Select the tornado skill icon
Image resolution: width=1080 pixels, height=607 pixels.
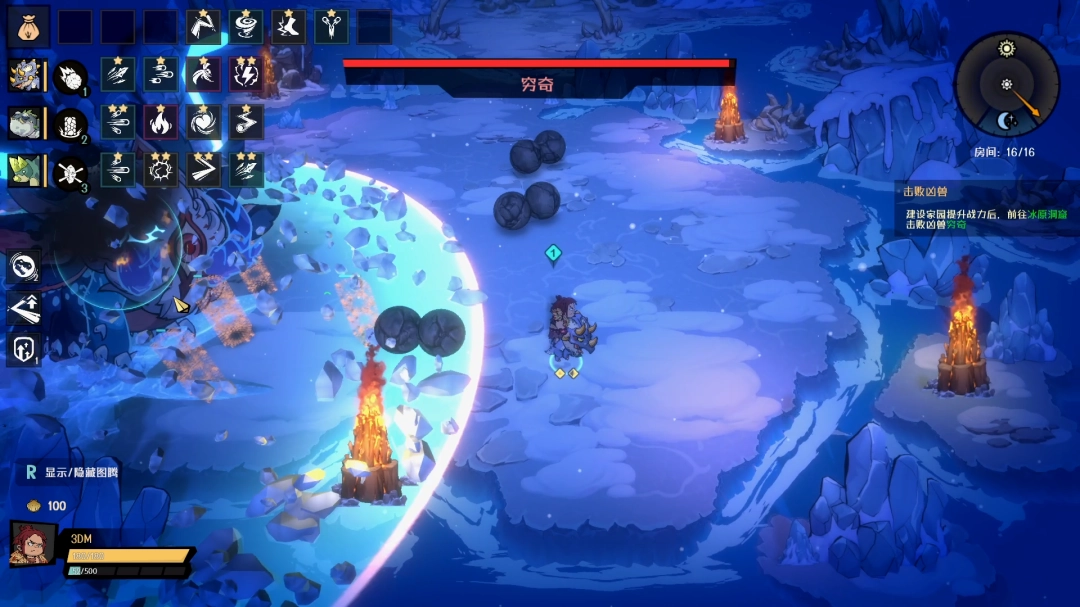coord(246,27)
